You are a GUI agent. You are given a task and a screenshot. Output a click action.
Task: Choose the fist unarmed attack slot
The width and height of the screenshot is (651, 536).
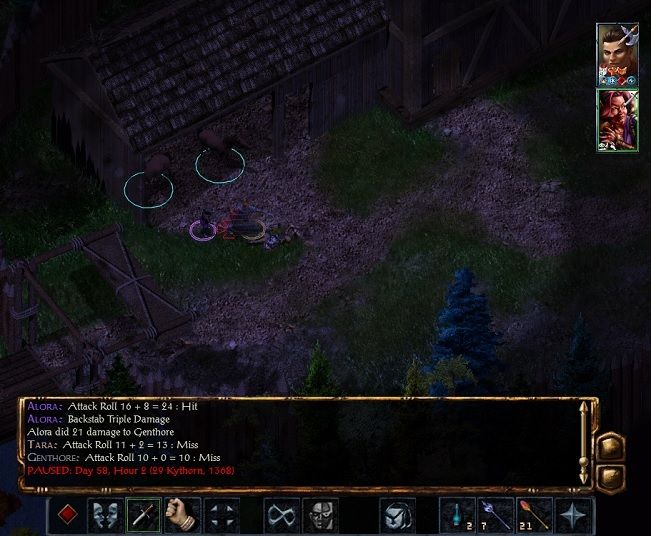click(181, 516)
